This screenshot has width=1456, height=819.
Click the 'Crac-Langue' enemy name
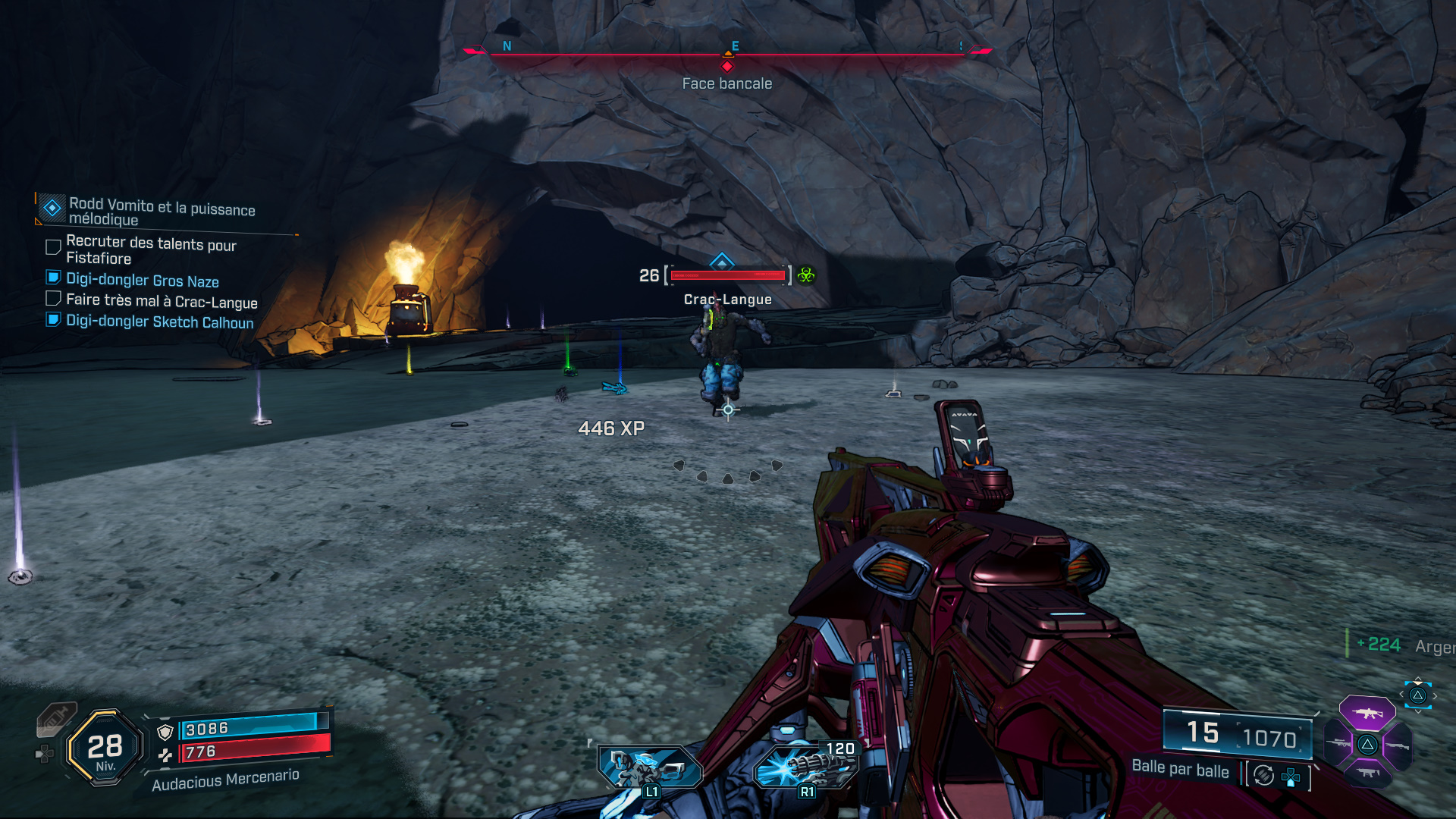point(726,300)
